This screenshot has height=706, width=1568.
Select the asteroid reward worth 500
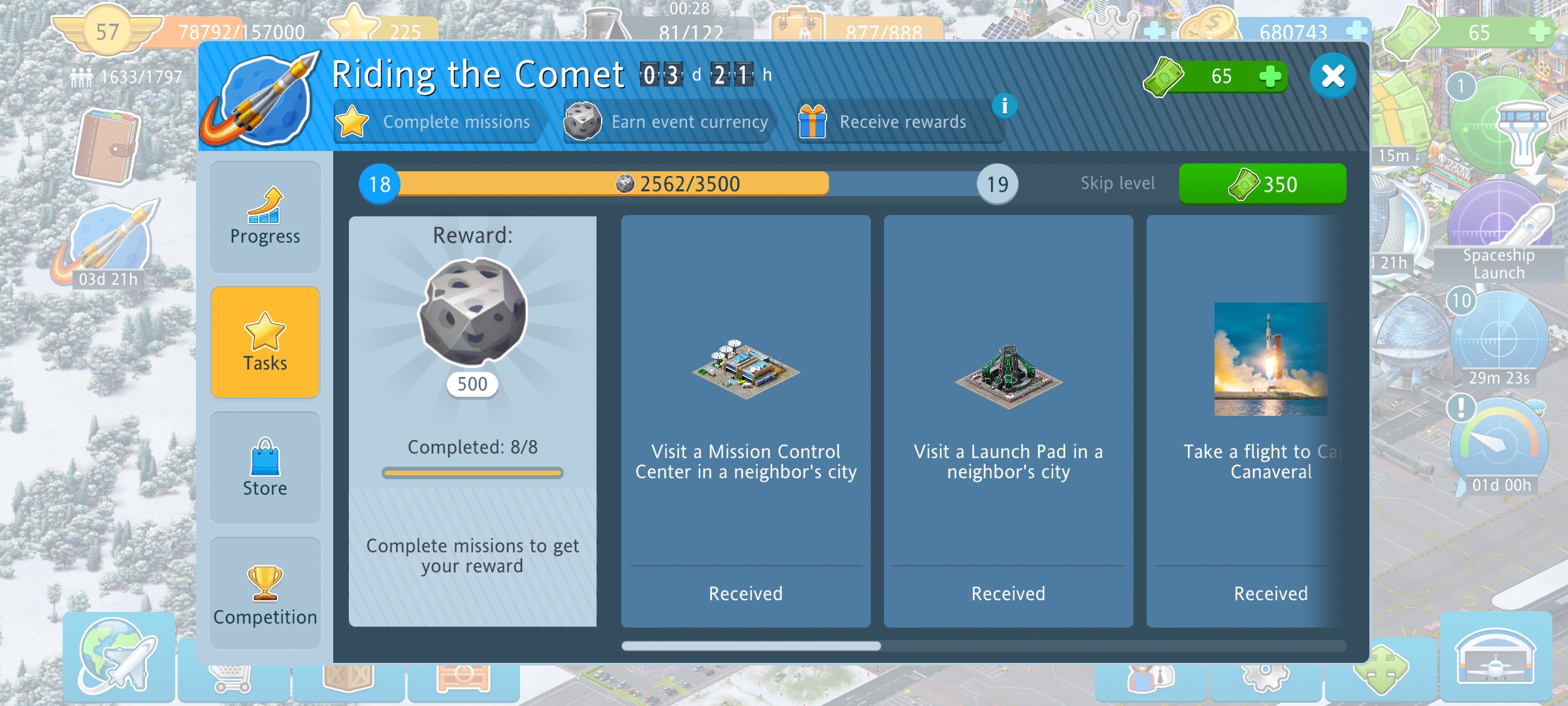[x=472, y=313]
